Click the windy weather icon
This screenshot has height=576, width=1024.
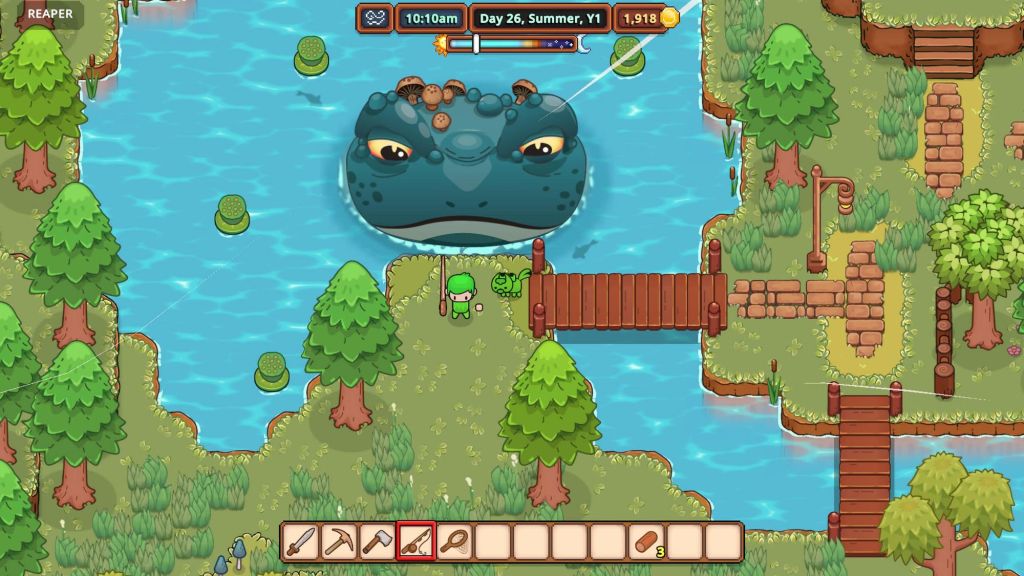tap(375, 17)
